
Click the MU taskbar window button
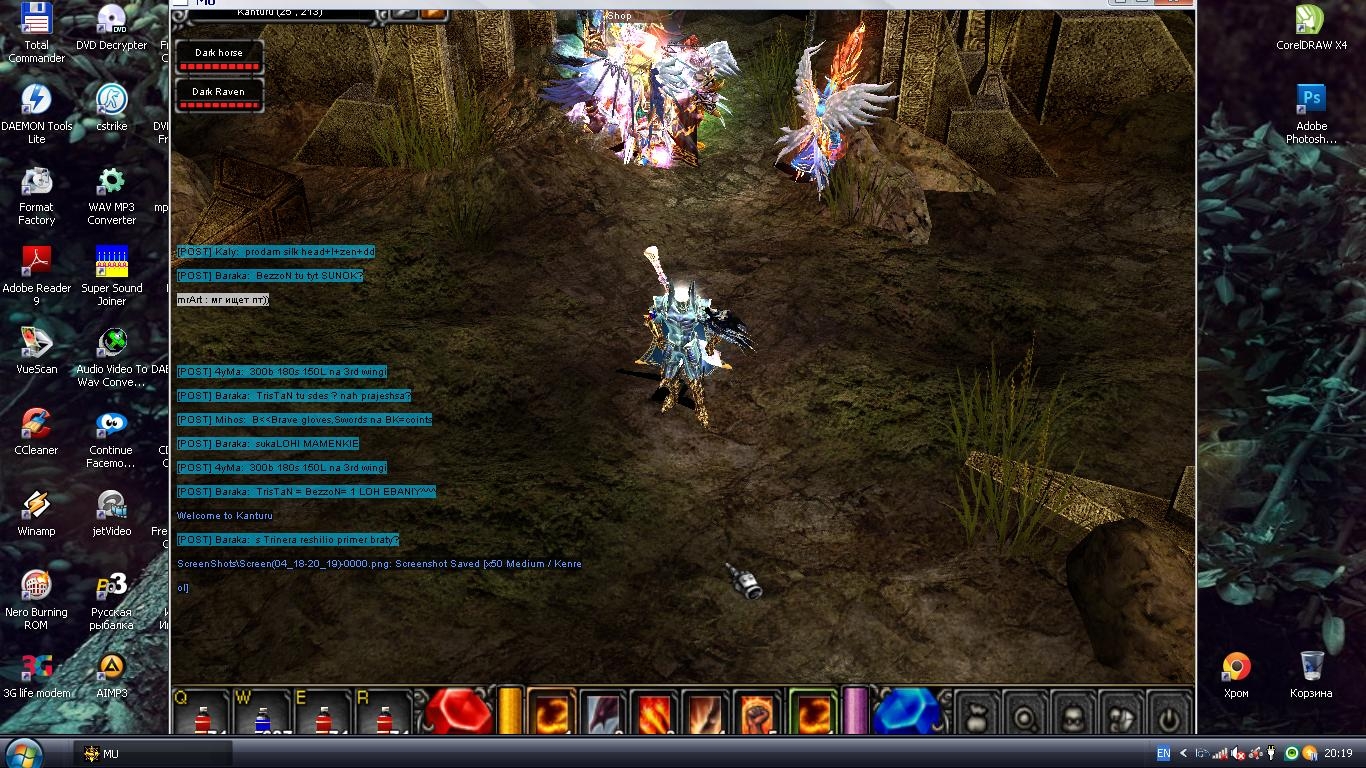tap(152, 754)
